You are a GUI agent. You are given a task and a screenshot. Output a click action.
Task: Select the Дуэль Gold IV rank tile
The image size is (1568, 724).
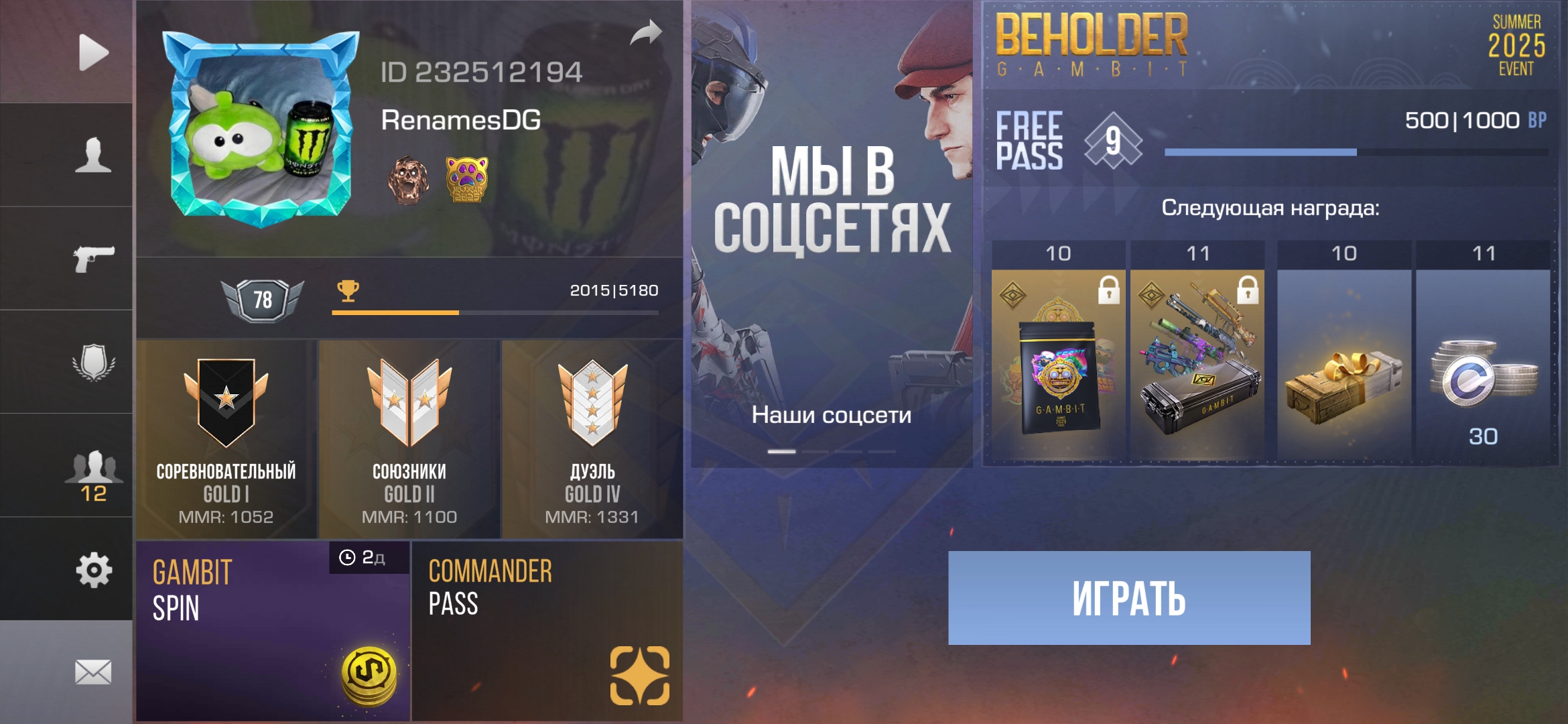point(592,440)
